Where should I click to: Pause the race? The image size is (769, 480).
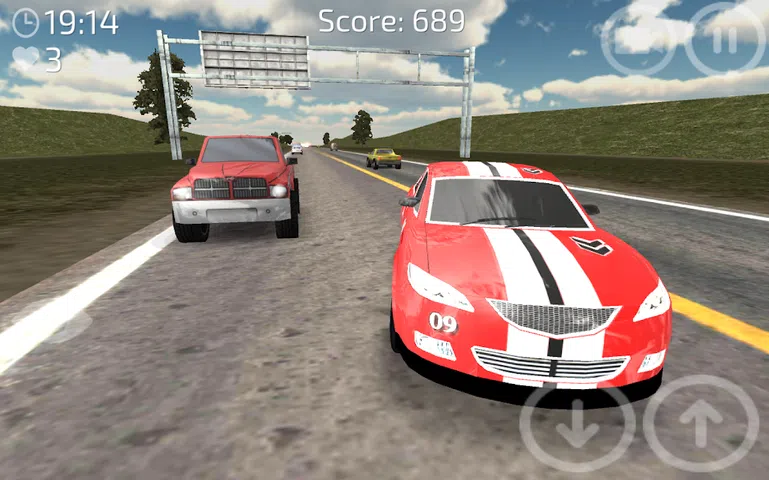(726, 38)
